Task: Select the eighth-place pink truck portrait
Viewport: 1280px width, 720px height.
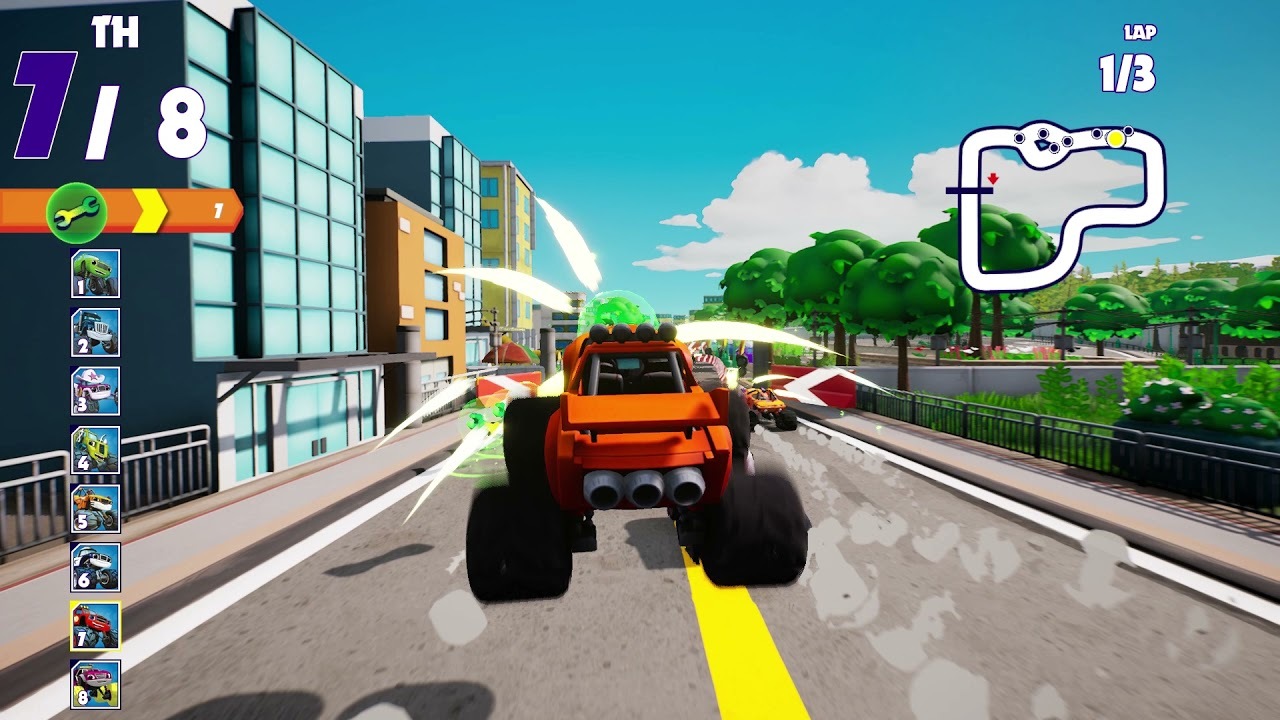Action: point(96,685)
